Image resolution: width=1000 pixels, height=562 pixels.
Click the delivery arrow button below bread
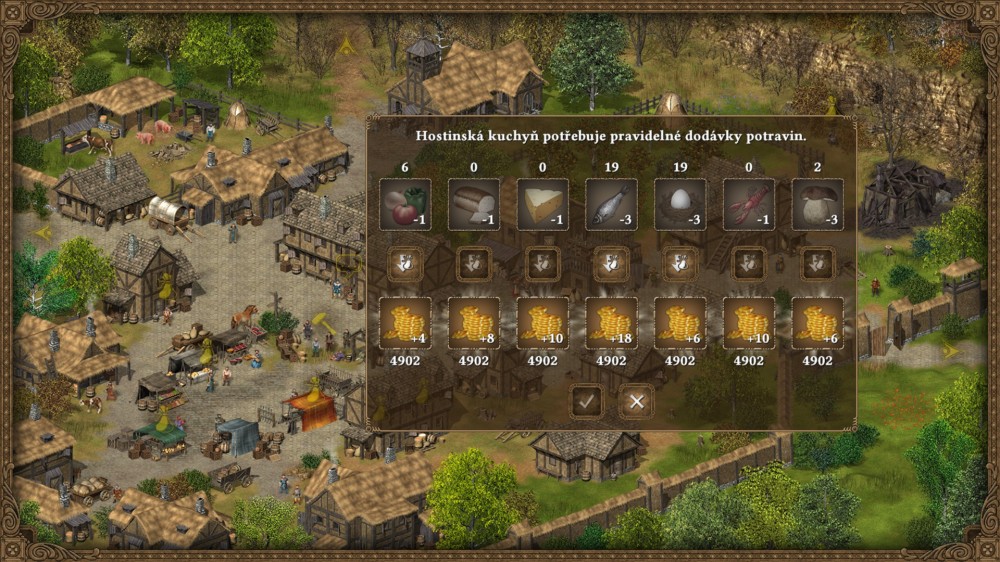pyautogui.click(x=474, y=264)
